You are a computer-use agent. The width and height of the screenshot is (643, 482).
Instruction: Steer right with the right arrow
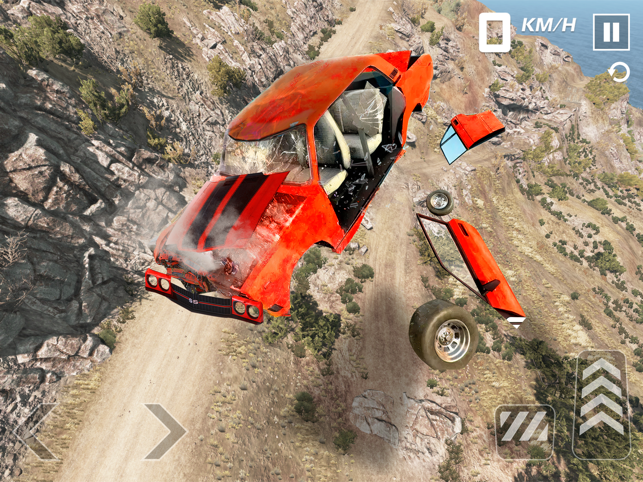coord(164,431)
